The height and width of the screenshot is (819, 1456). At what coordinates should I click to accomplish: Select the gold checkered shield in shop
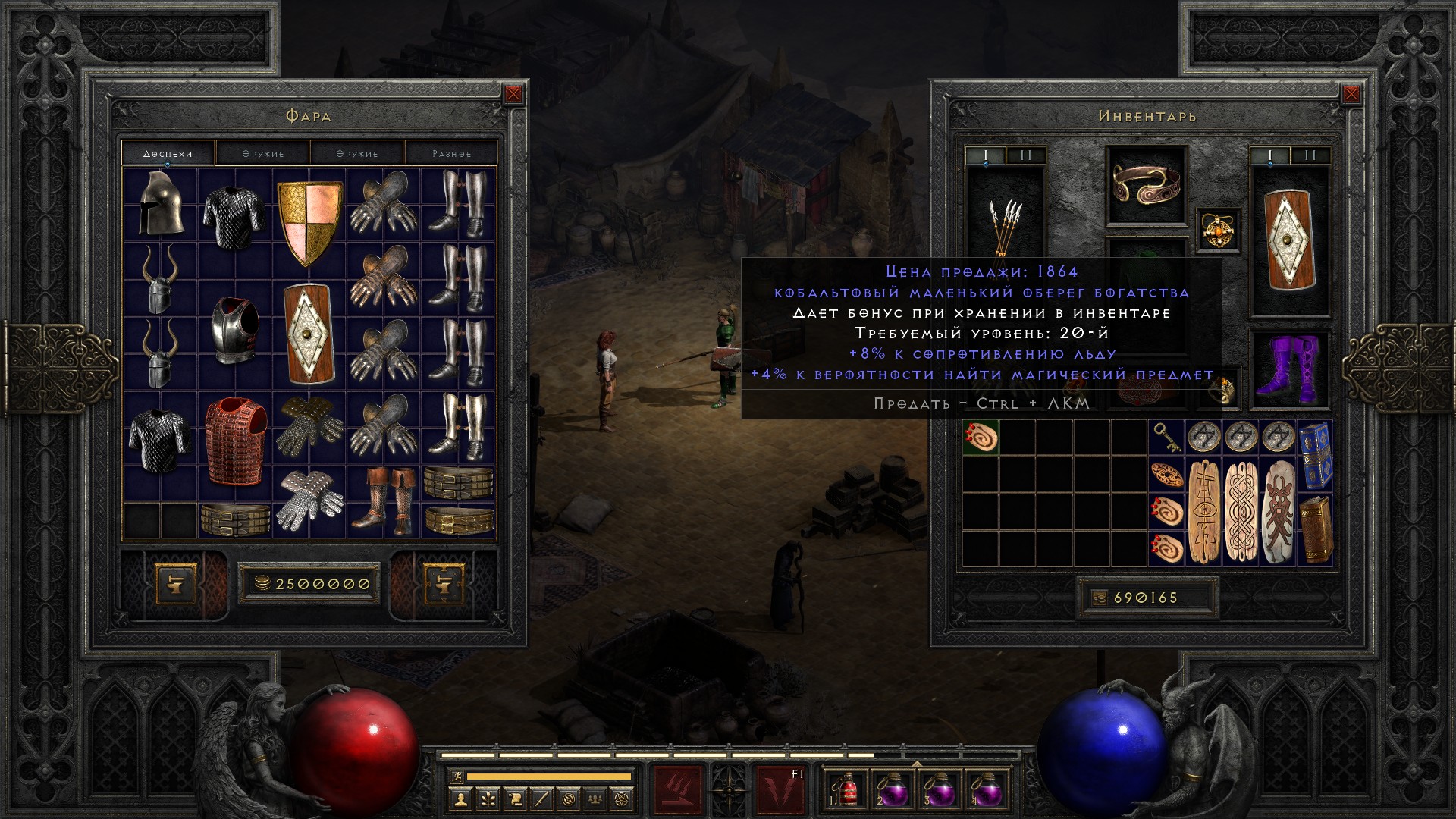tap(309, 221)
